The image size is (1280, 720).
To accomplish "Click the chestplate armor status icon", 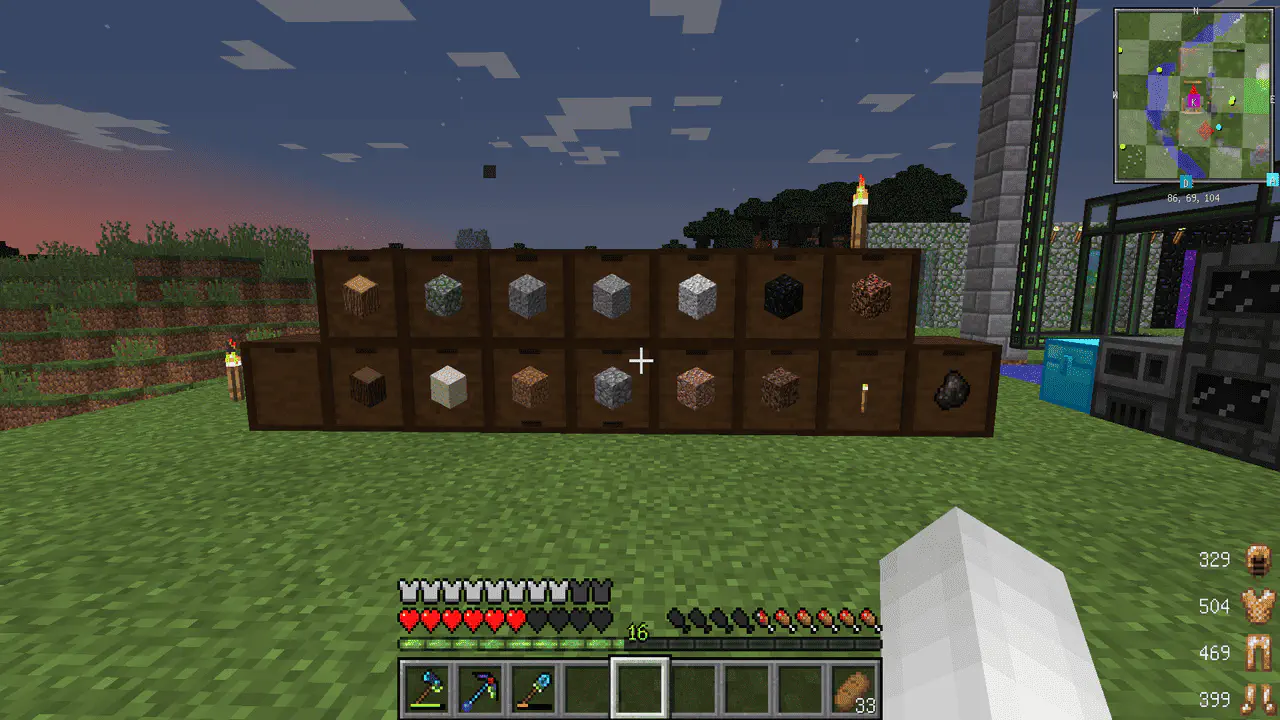I will click(1256, 606).
